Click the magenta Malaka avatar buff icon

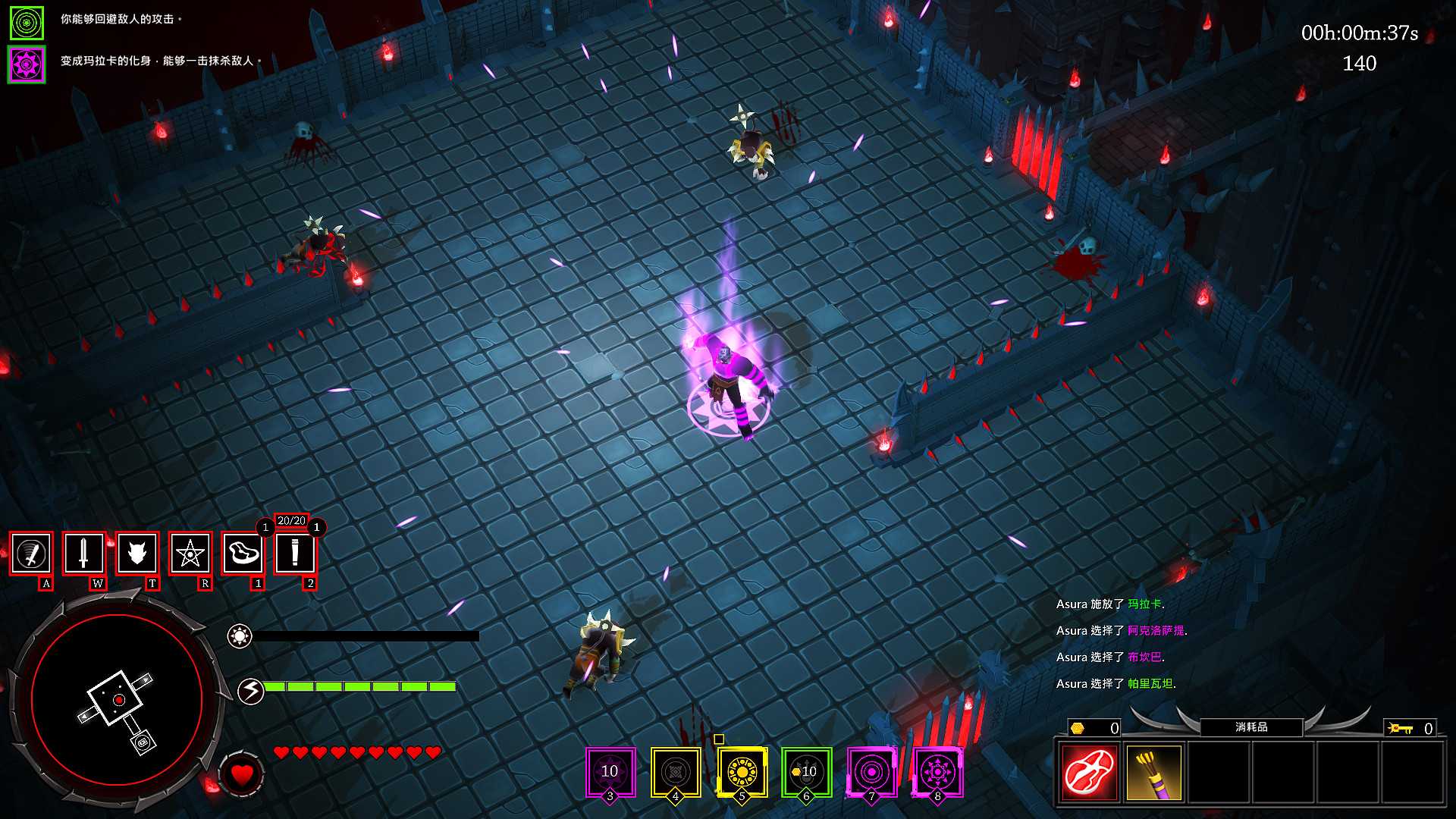click(27, 64)
